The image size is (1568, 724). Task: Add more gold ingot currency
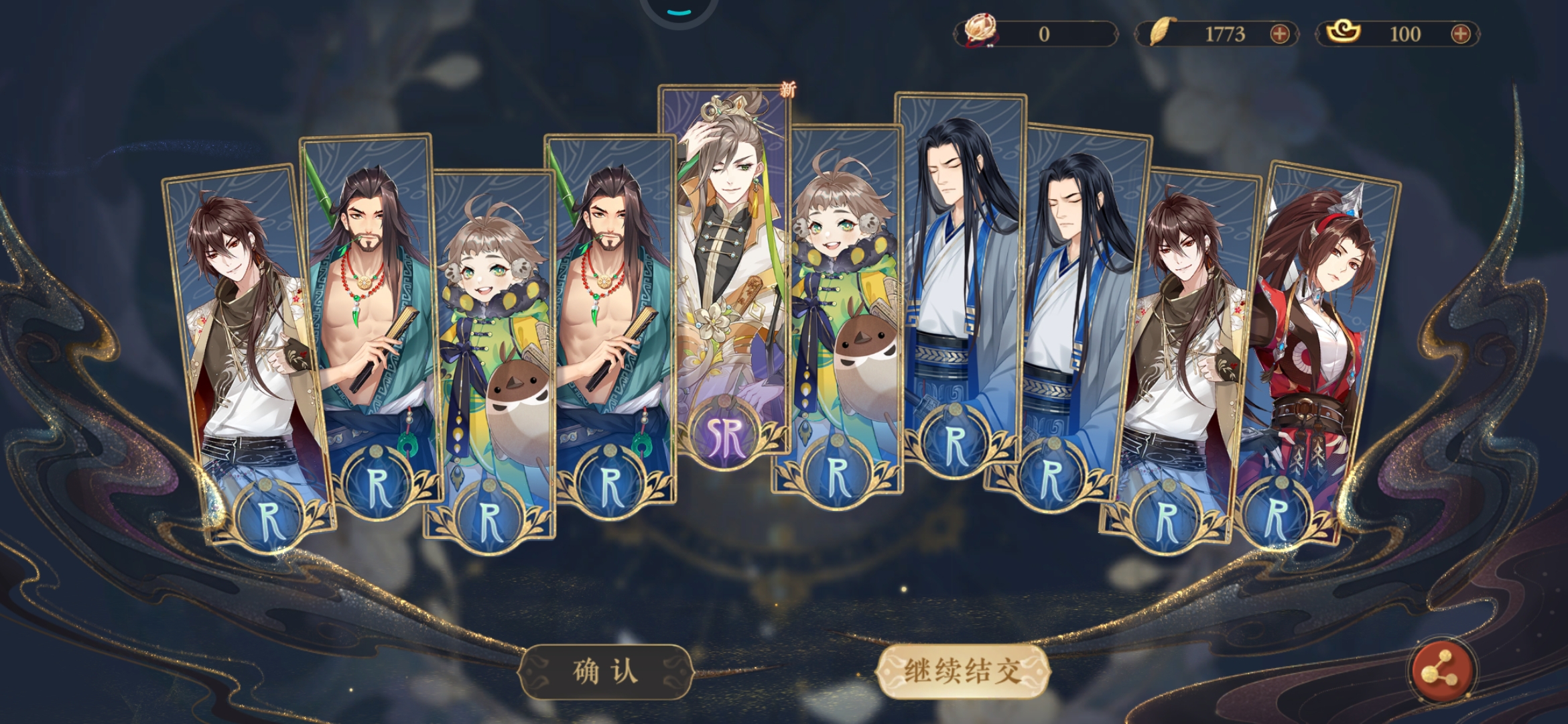(x=1460, y=34)
